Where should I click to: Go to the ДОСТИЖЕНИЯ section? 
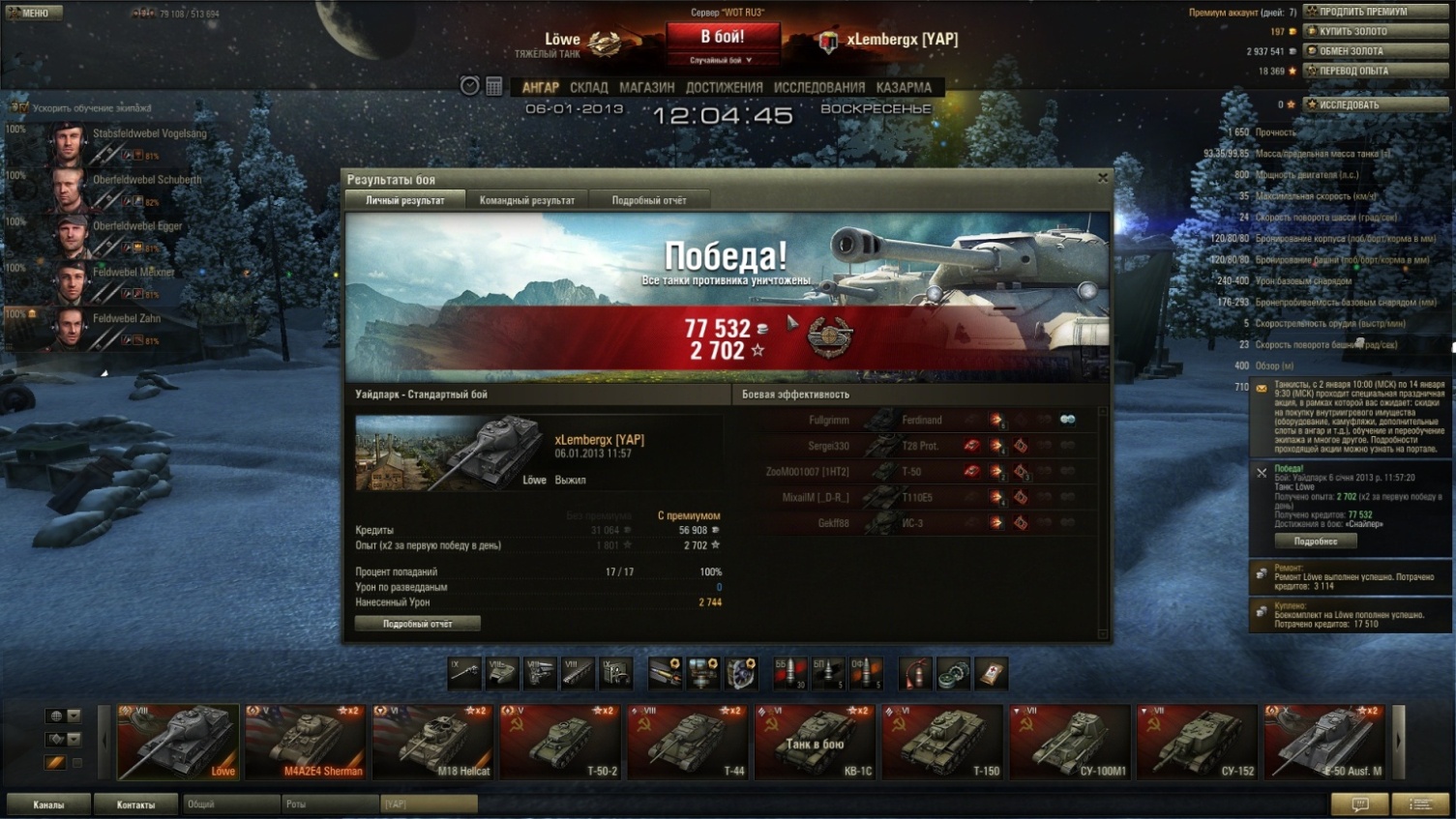724,87
